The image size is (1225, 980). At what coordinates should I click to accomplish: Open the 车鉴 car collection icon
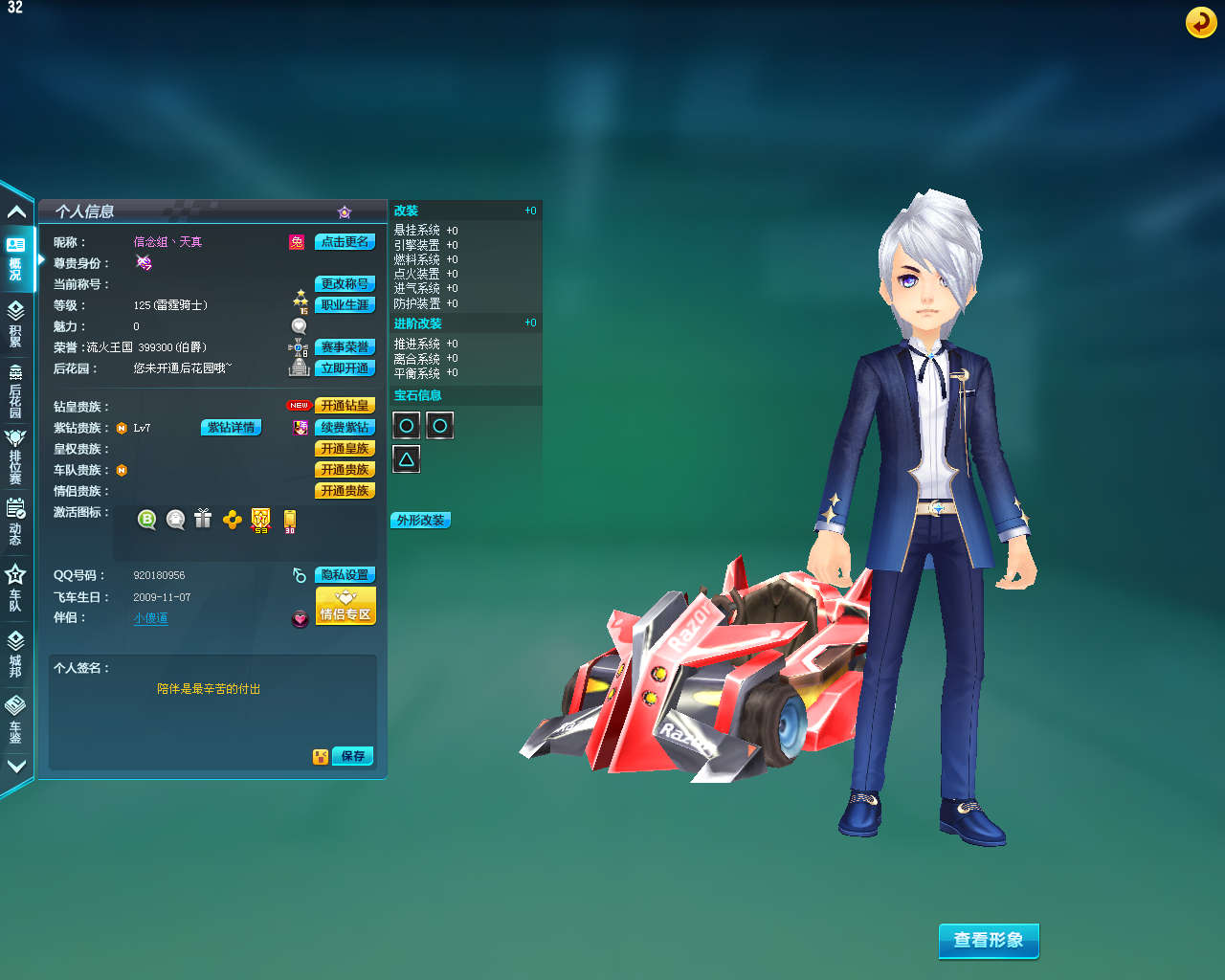click(15, 721)
